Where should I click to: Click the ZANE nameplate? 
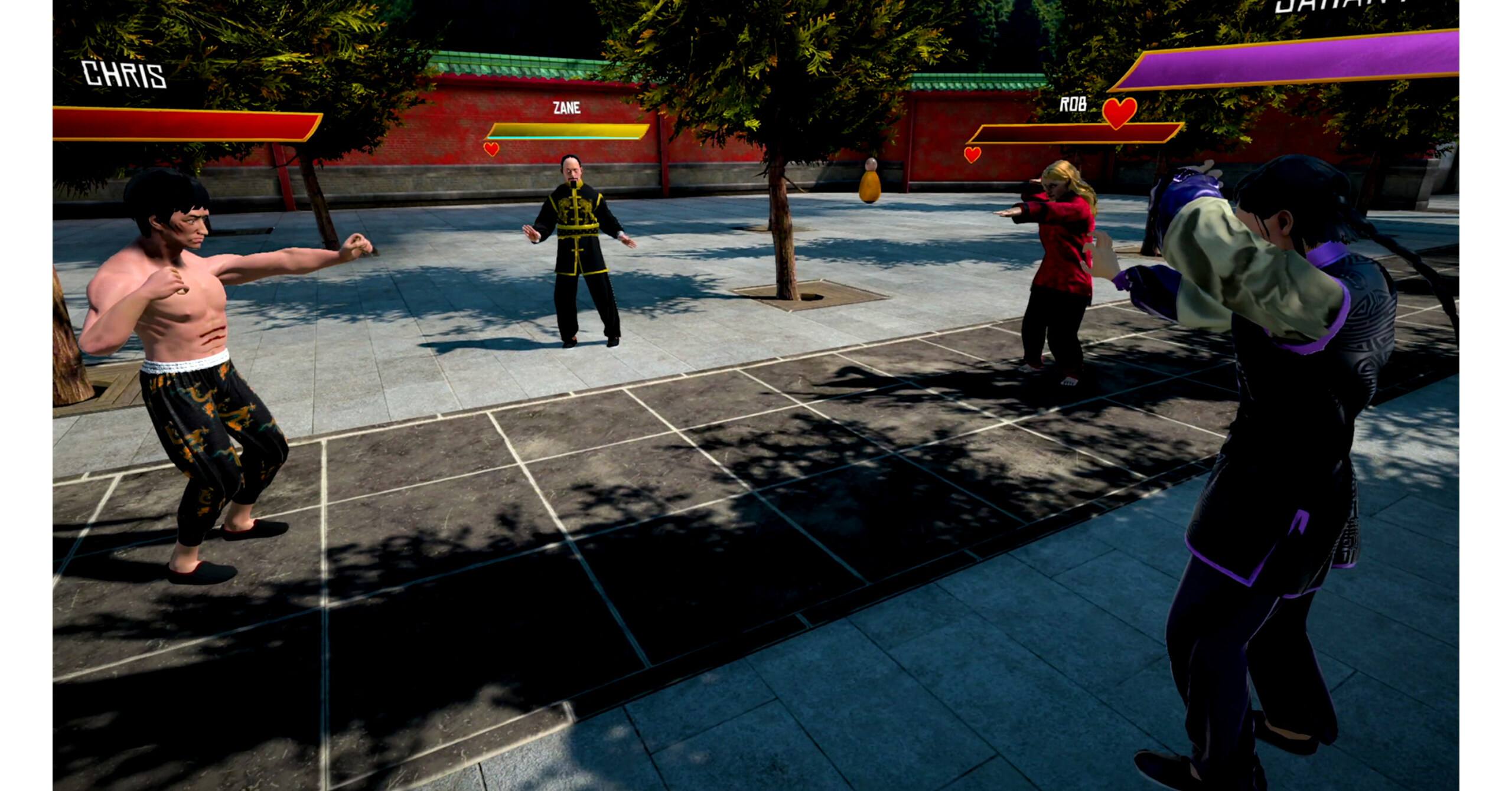point(566,108)
